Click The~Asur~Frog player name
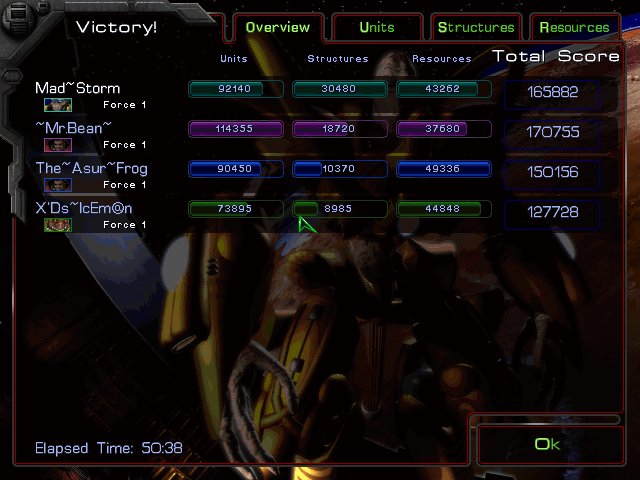This screenshot has width=640, height=480. click(91, 168)
